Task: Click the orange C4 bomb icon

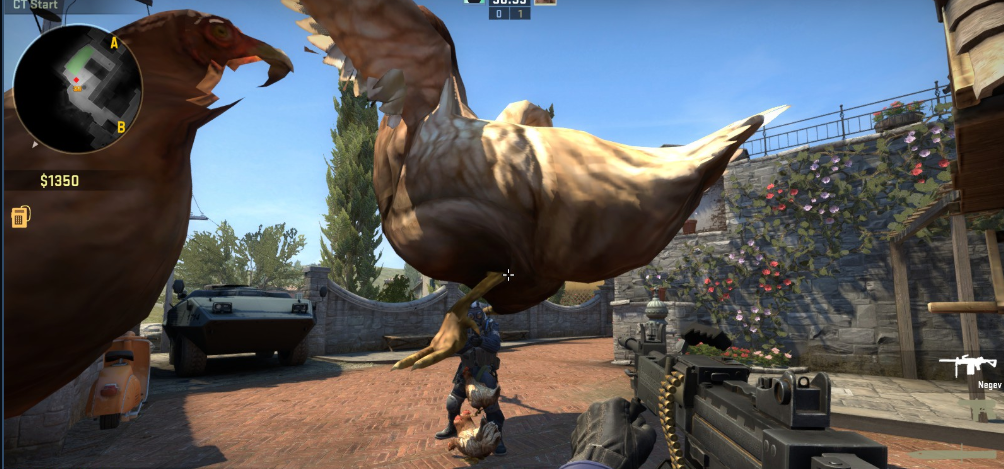Action: coord(20,217)
